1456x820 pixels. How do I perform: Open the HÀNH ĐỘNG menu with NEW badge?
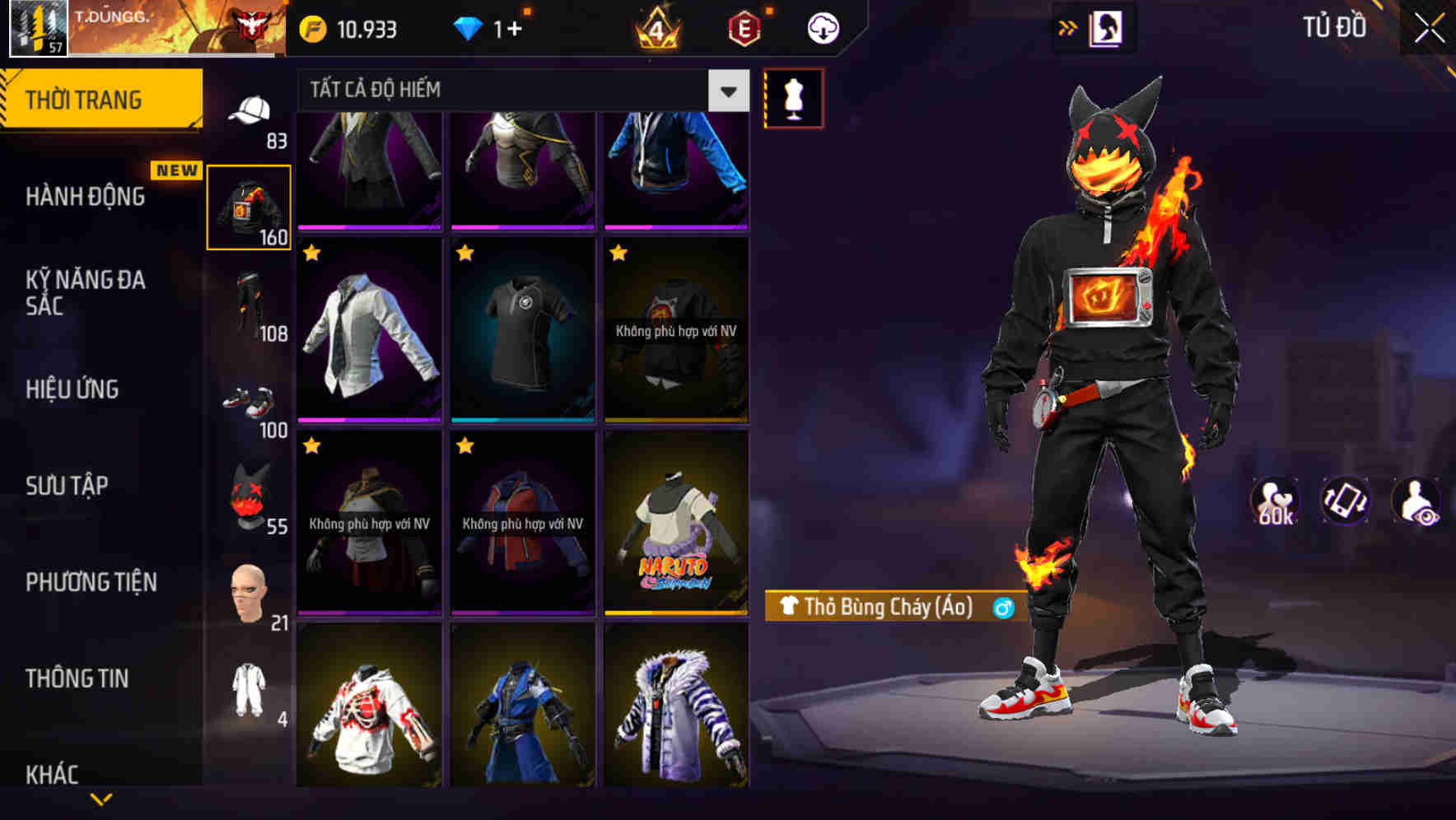86,197
